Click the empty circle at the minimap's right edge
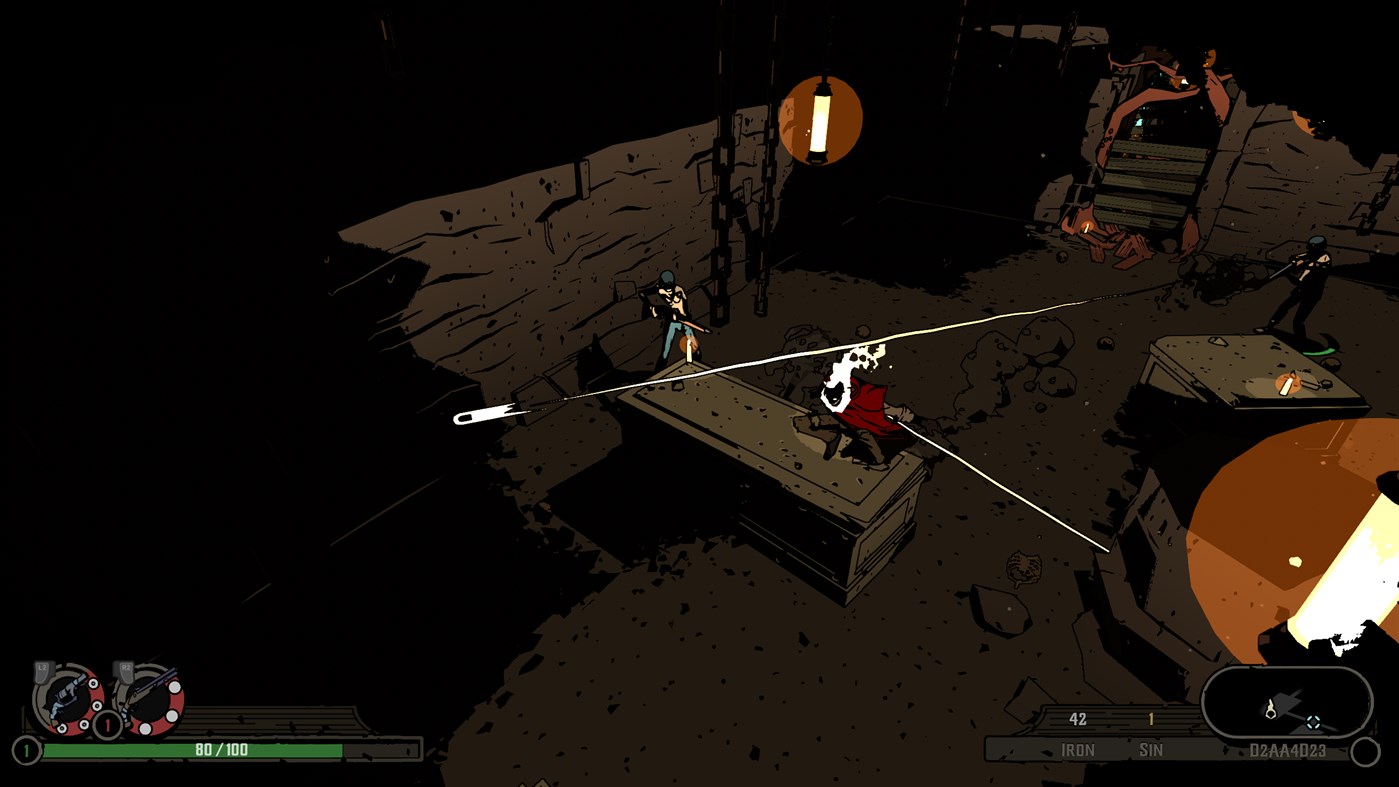 tap(1366, 749)
